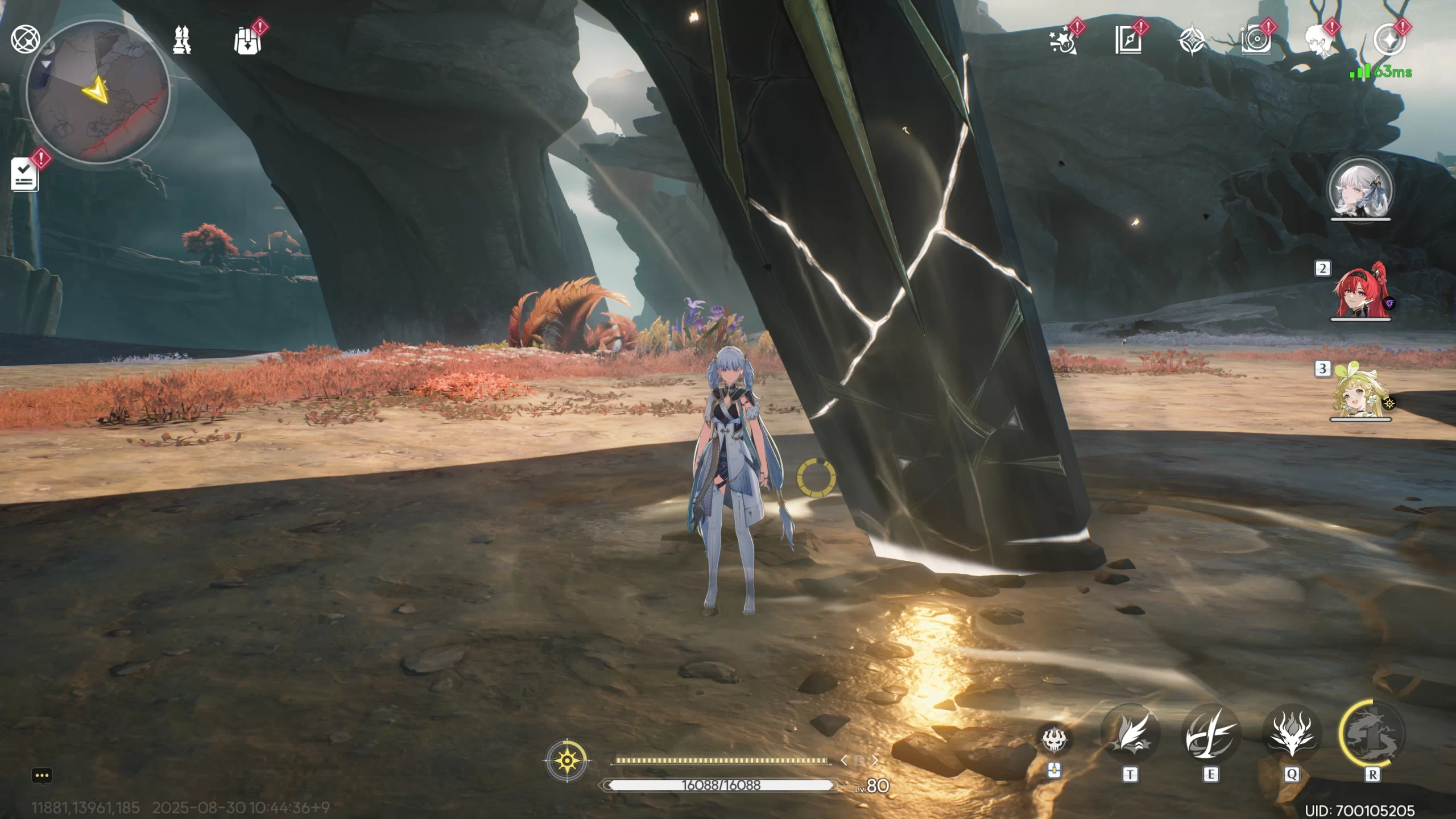Viewport: 1456px width, 819px height.
Task: Click the circular minimap
Action: [98, 93]
